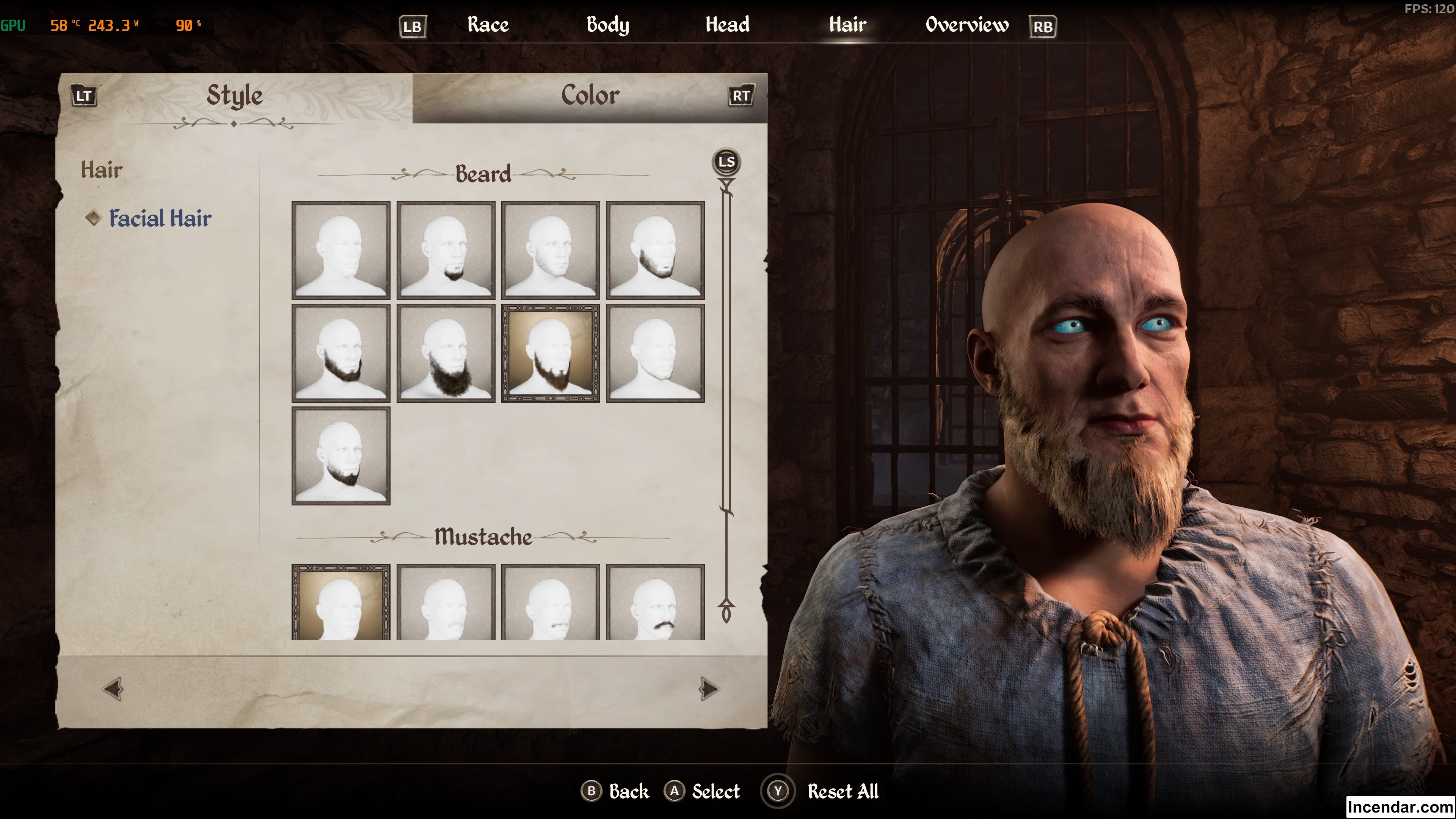
Task: Open the Body tab
Action: point(607,25)
